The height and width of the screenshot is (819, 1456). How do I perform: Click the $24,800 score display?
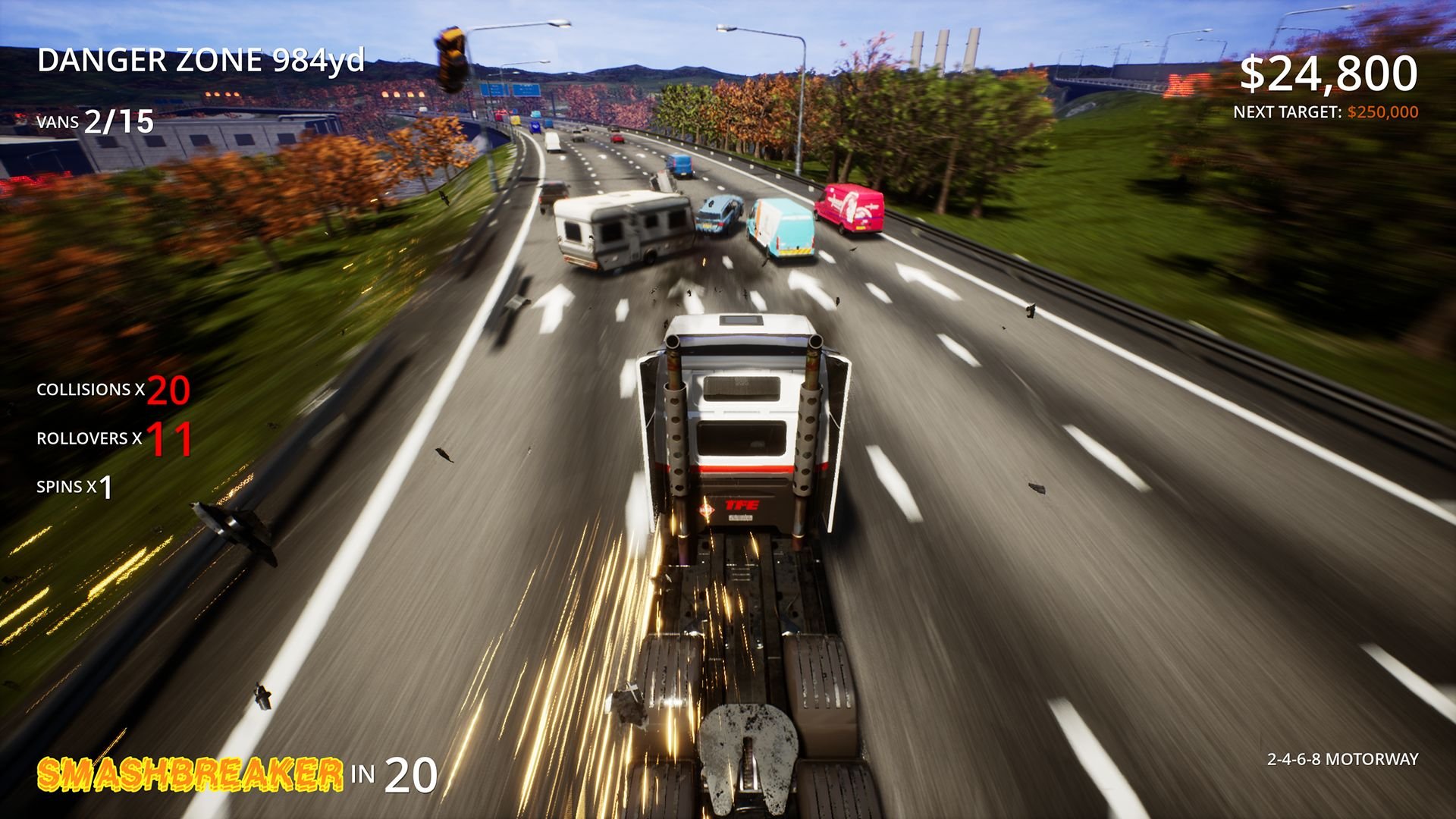click(x=1331, y=72)
